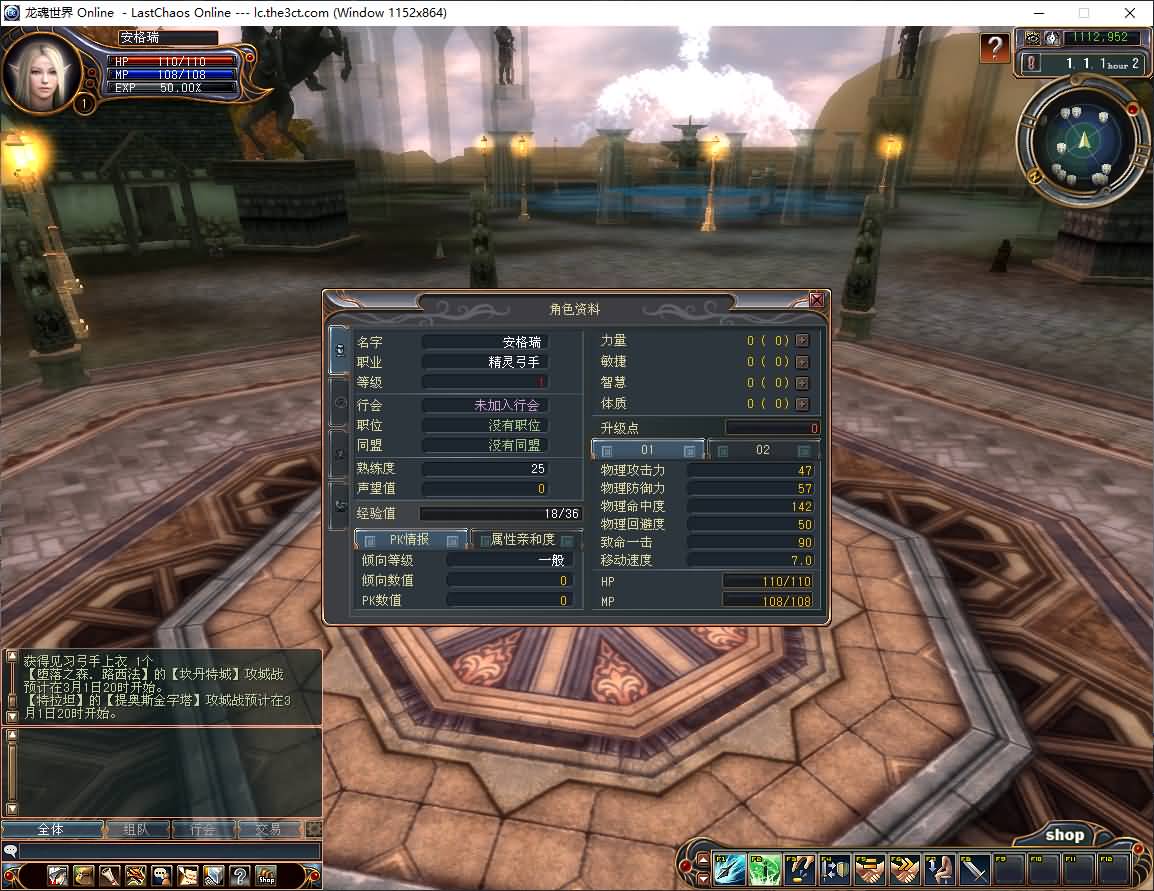Use the F7 sit-down action
This screenshot has height=891, width=1154.
tap(939, 869)
